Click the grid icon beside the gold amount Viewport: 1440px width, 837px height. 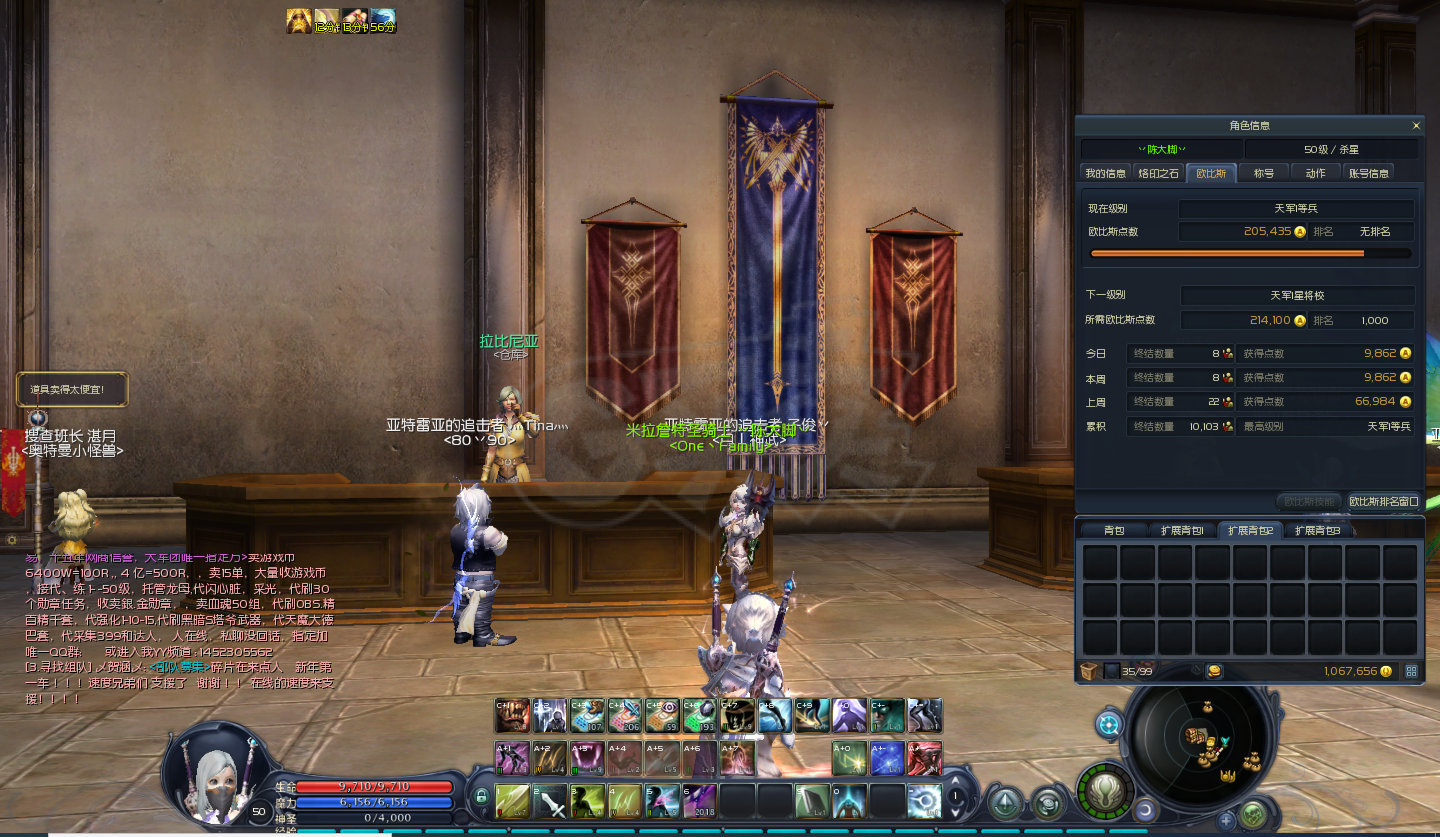[x=1411, y=671]
